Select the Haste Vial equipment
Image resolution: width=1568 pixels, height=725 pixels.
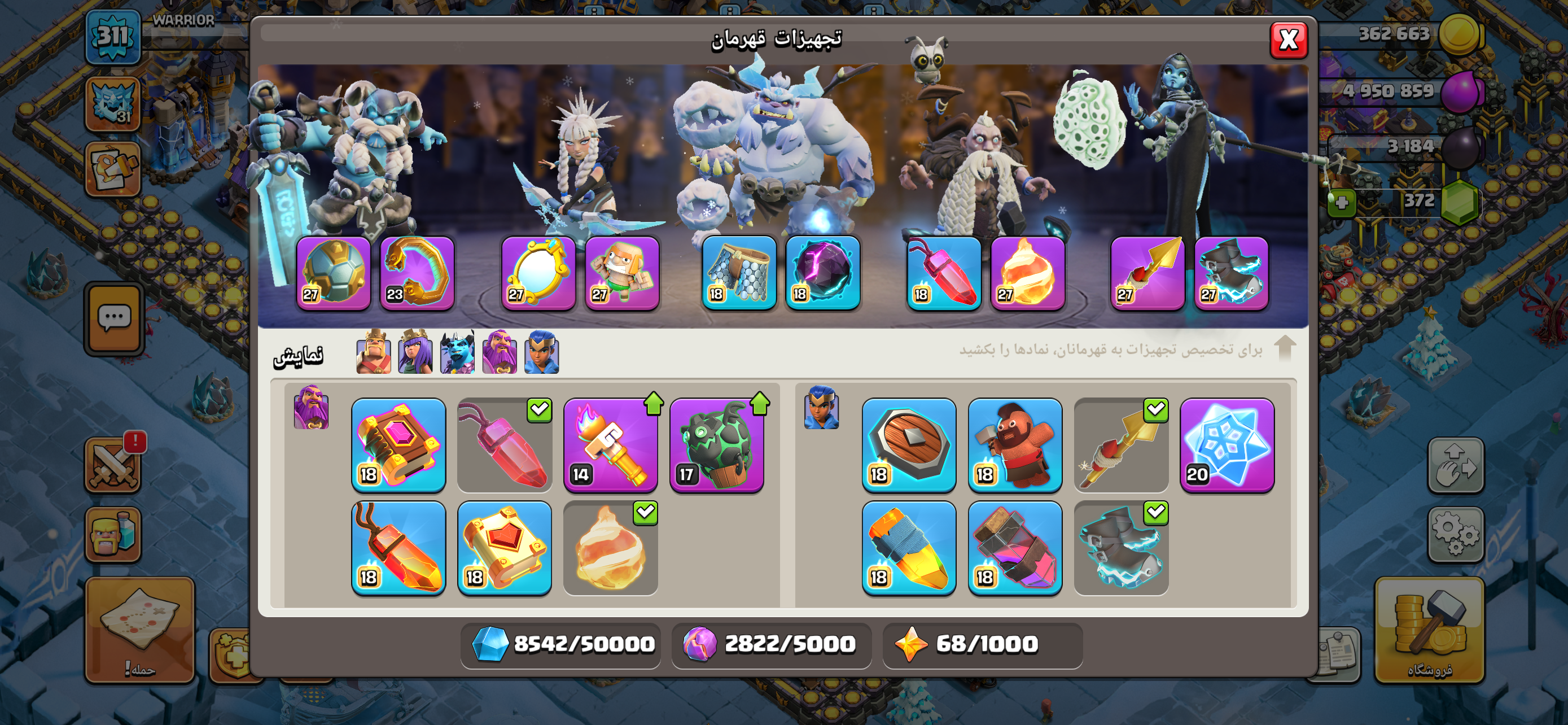[1015, 547]
